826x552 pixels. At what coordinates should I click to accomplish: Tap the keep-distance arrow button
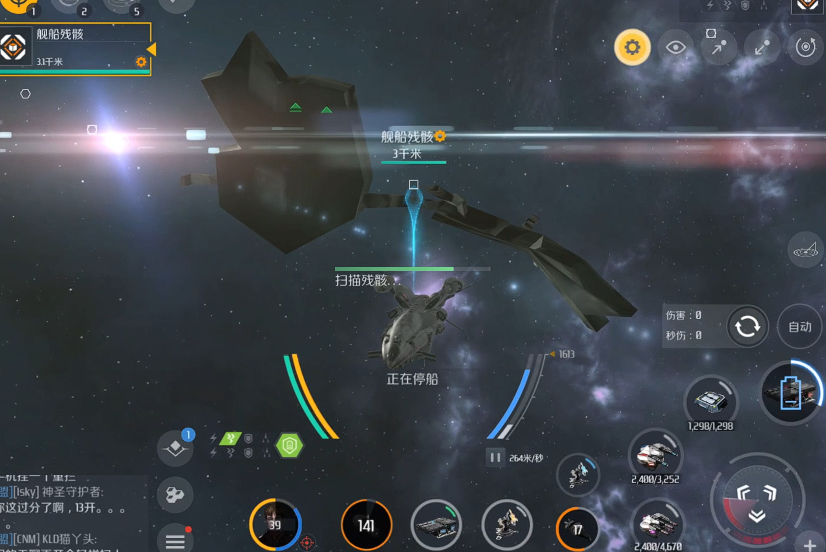pyautogui.click(x=762, y=47)
